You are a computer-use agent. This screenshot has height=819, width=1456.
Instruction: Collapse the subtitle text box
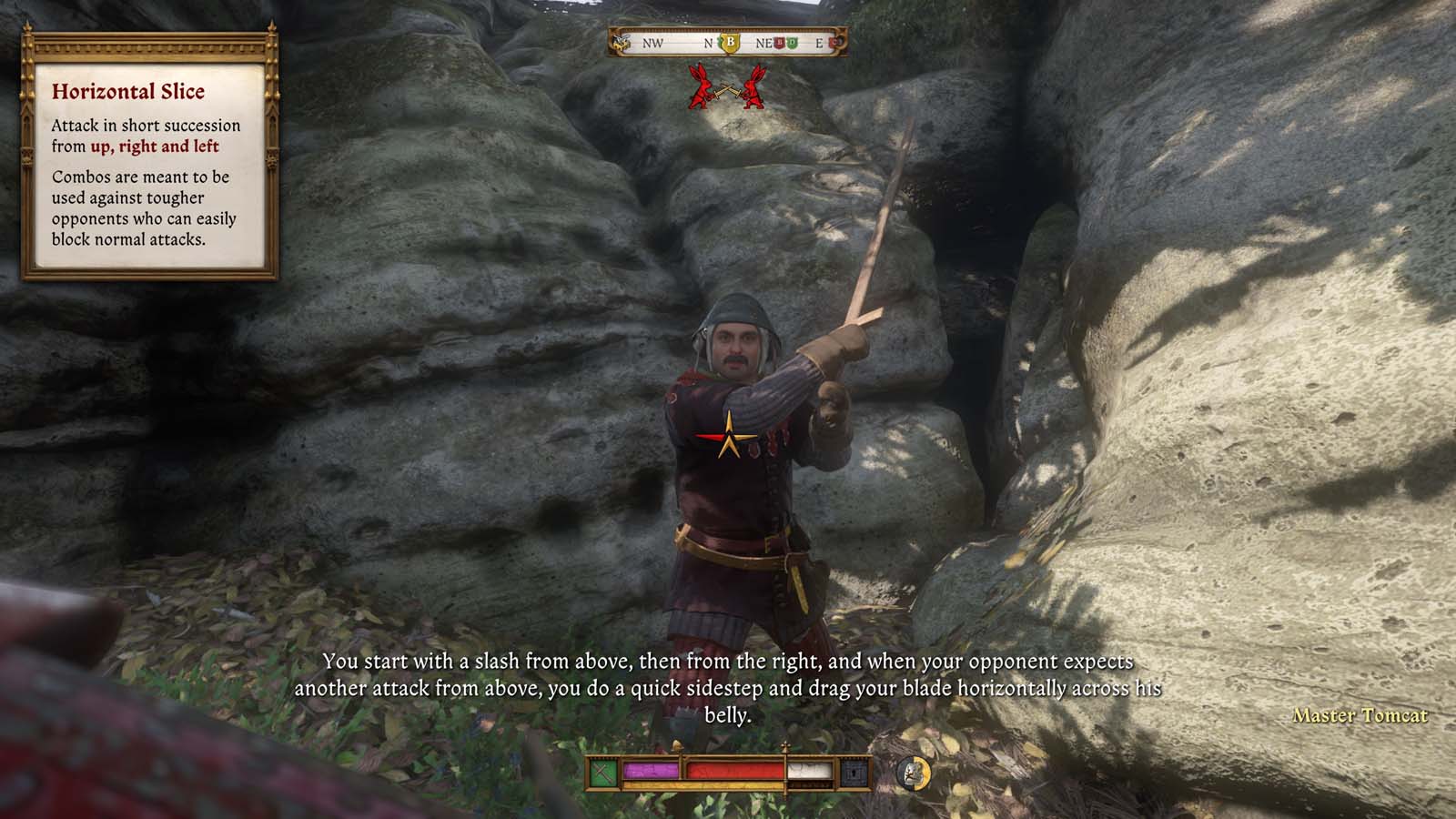pyautogui.click(x=728, y=687)
